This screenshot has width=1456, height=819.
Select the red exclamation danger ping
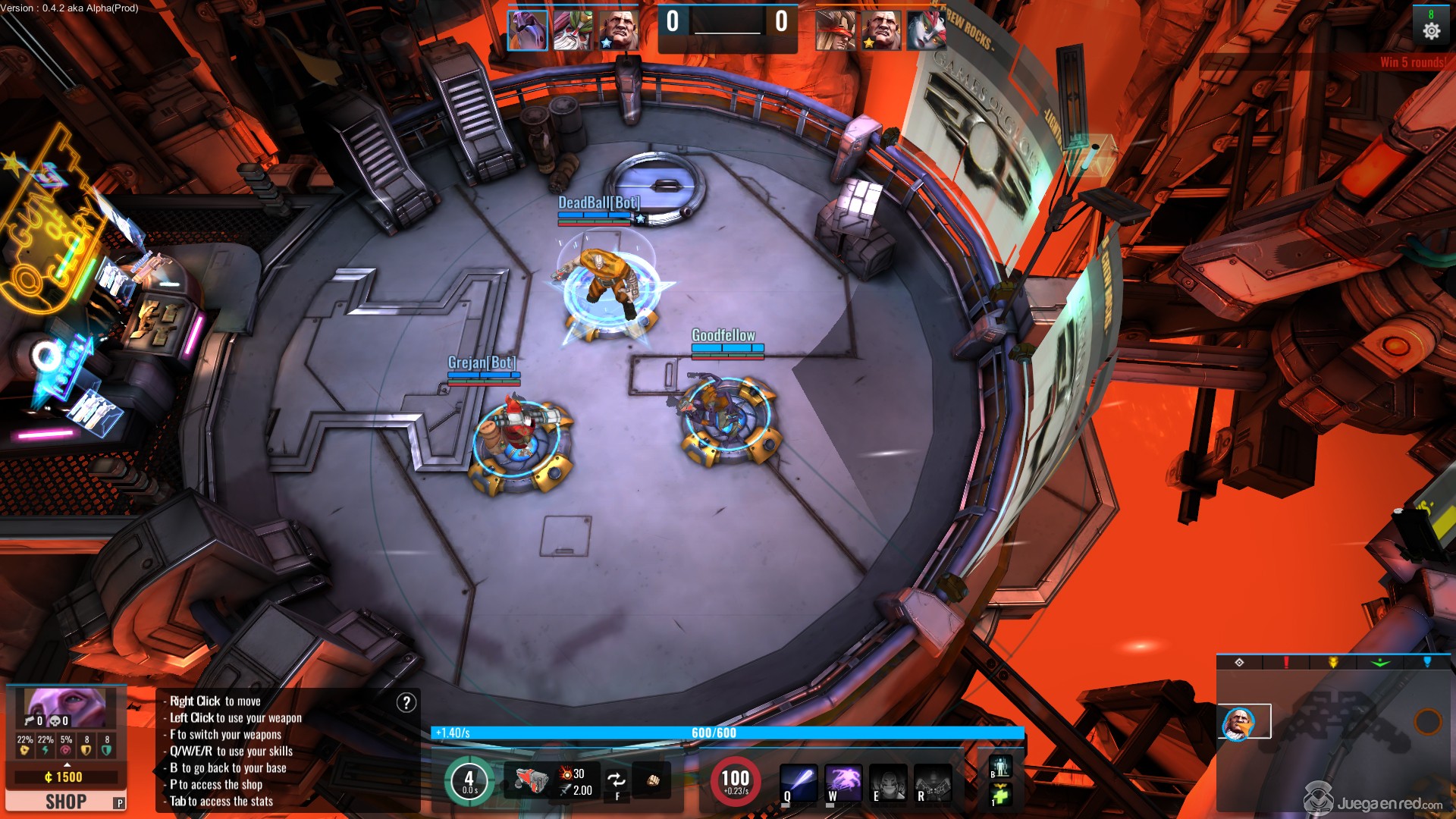pos(1286,663)
